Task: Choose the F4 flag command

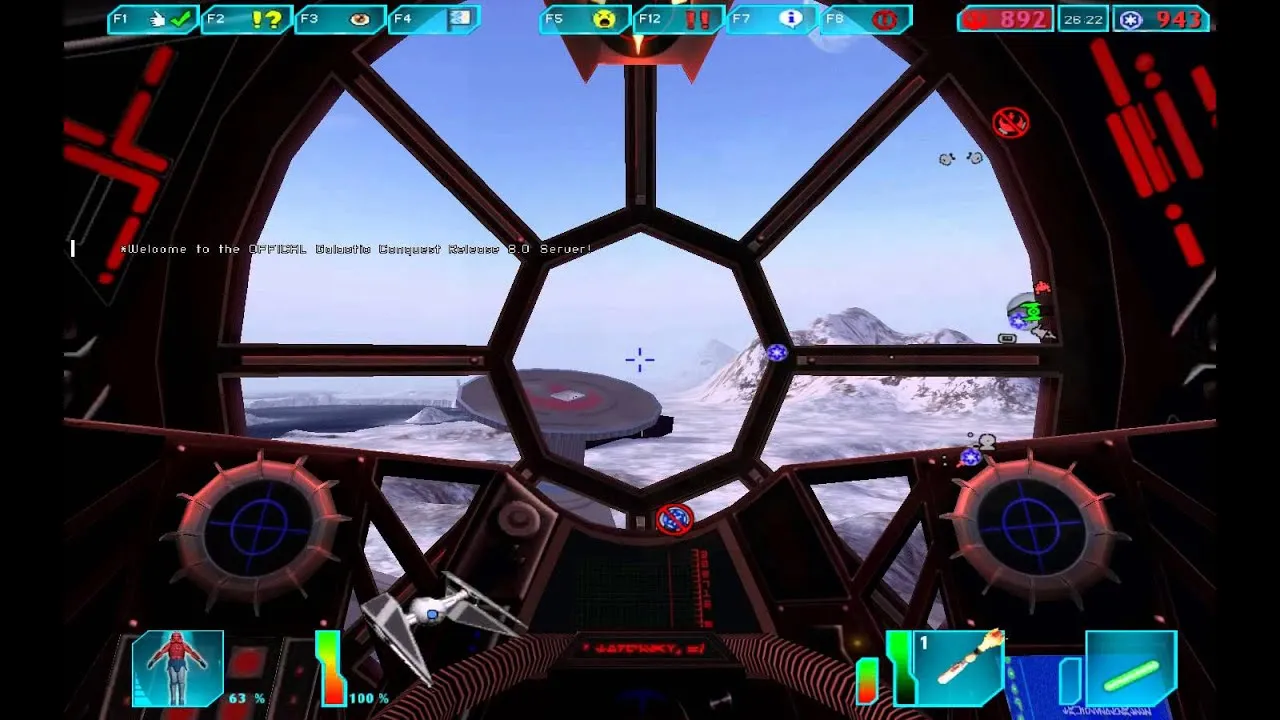Action: (x=434, y=19)
